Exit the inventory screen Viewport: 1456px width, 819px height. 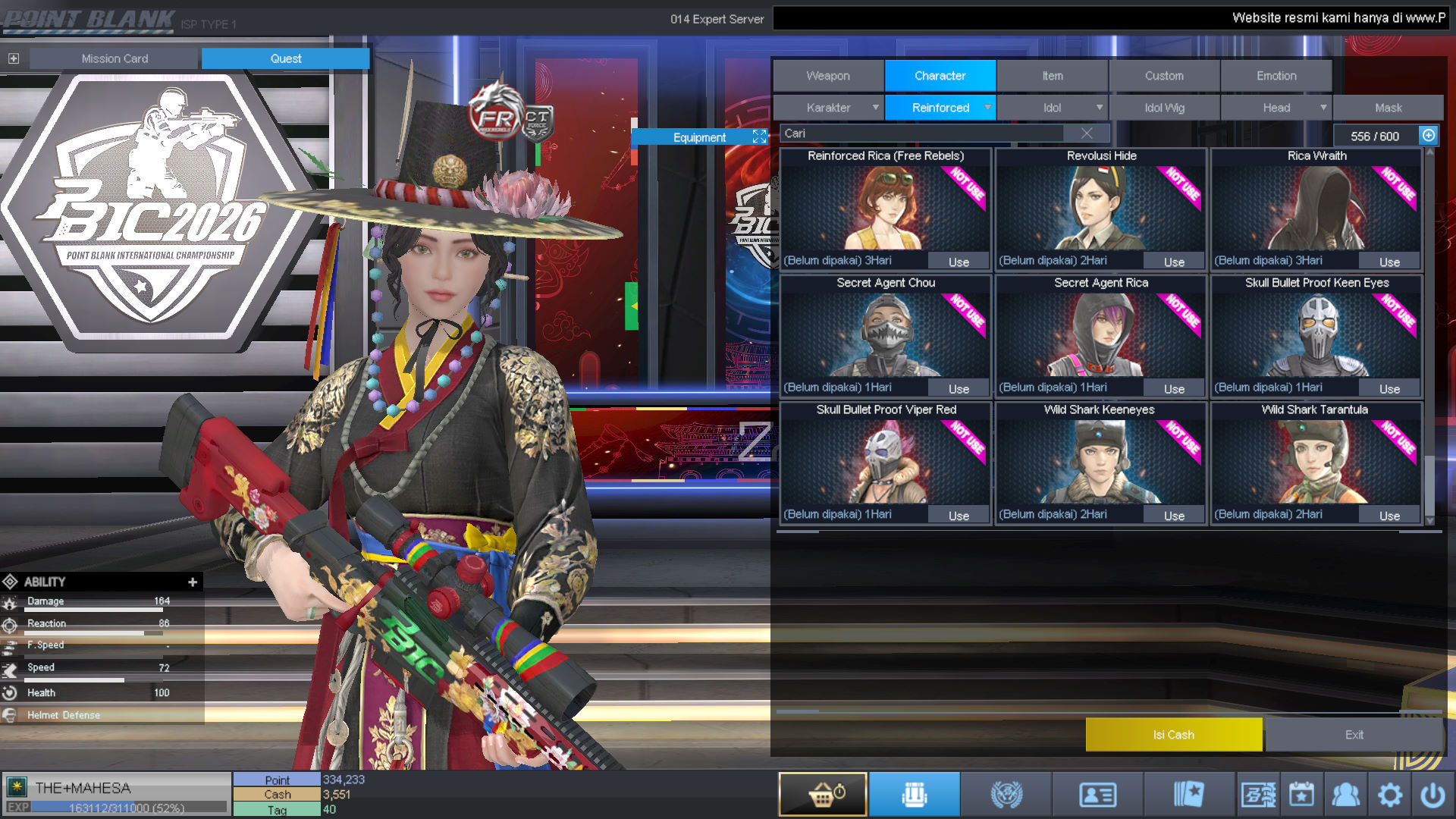(x=1354, y=734)
